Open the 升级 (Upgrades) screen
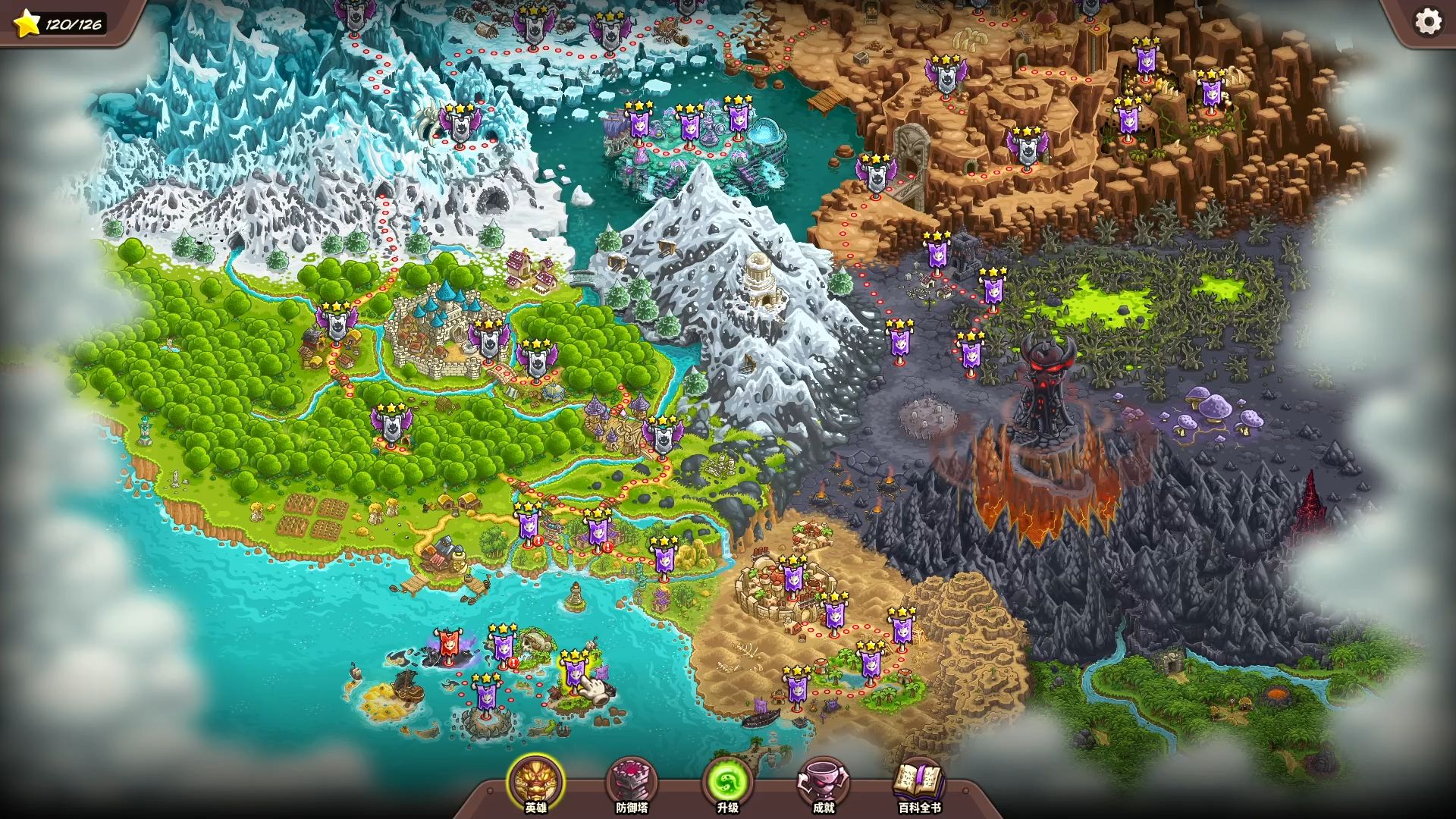Viewport: 1456px width, 819px height. tap(727, 784)
